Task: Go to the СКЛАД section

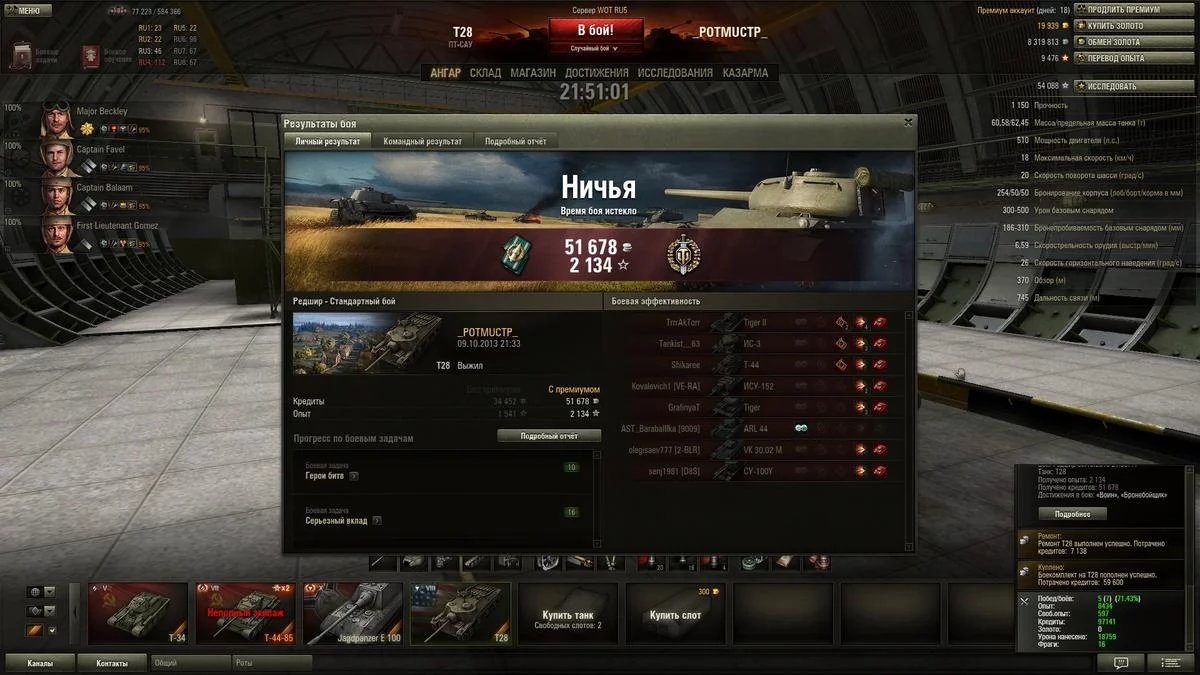Action: (485, 73)
